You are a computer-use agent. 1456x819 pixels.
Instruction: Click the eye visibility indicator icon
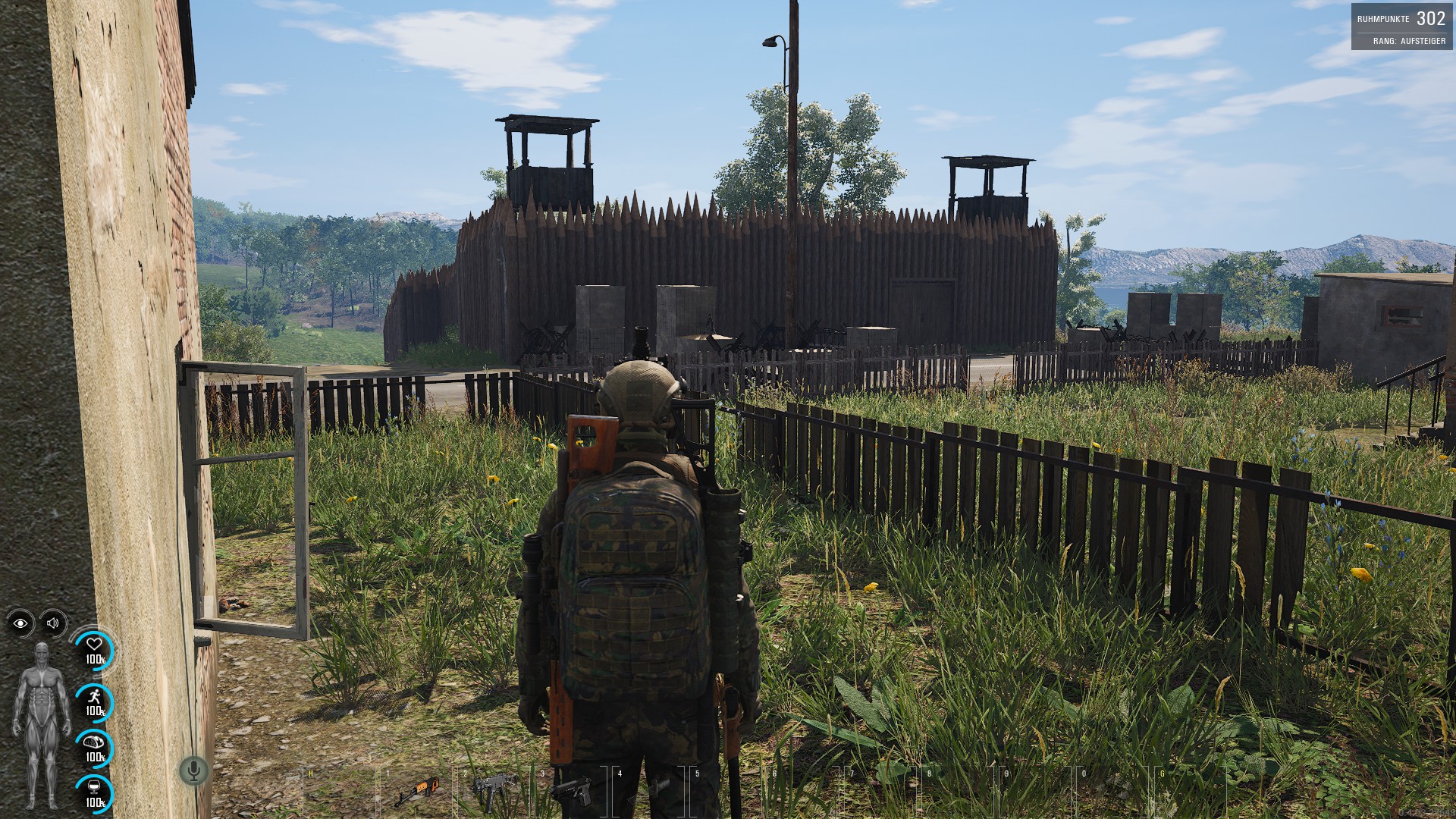[20, 623]
